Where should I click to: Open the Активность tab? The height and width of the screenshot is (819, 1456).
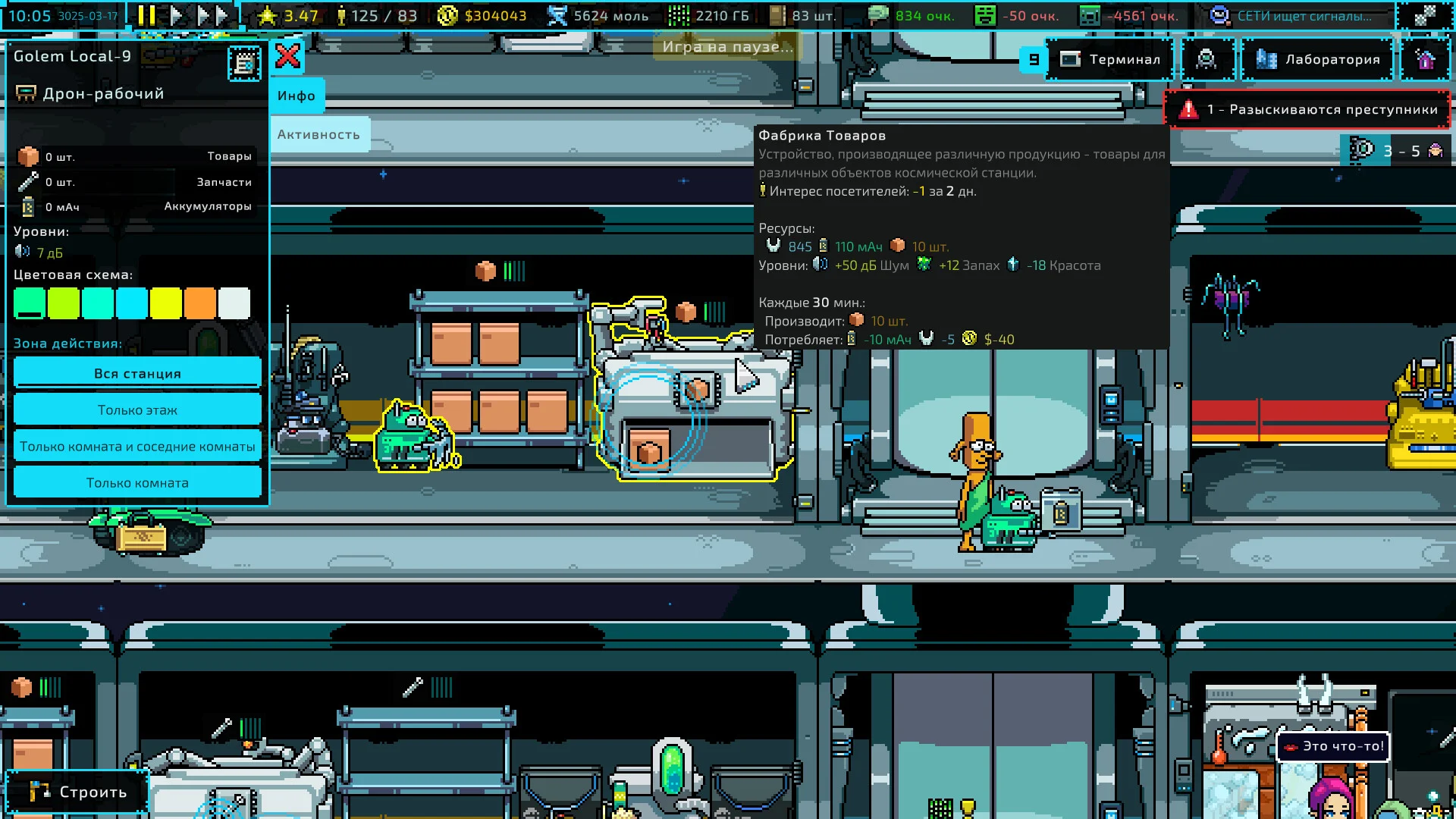tap(318, 134)
